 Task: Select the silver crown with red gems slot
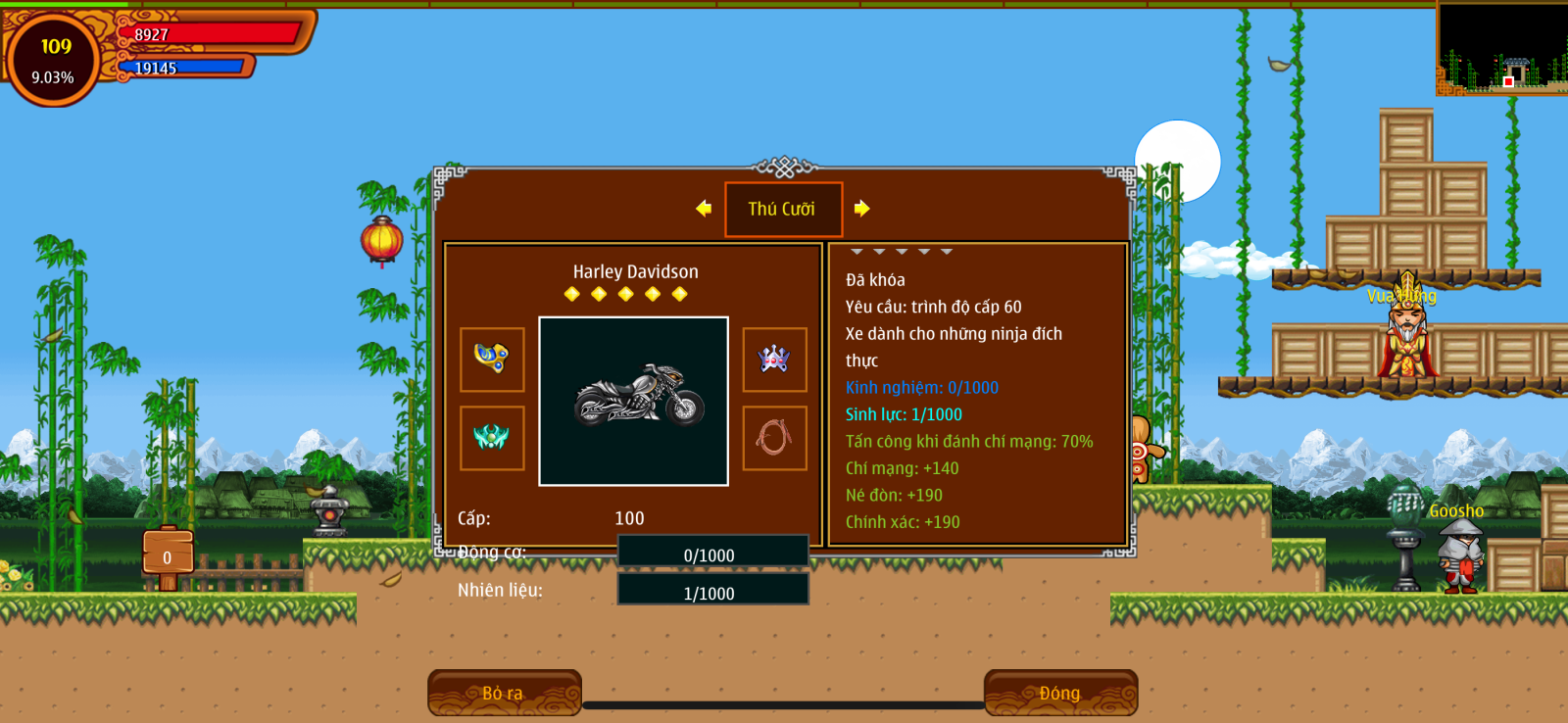coord(774,359)
